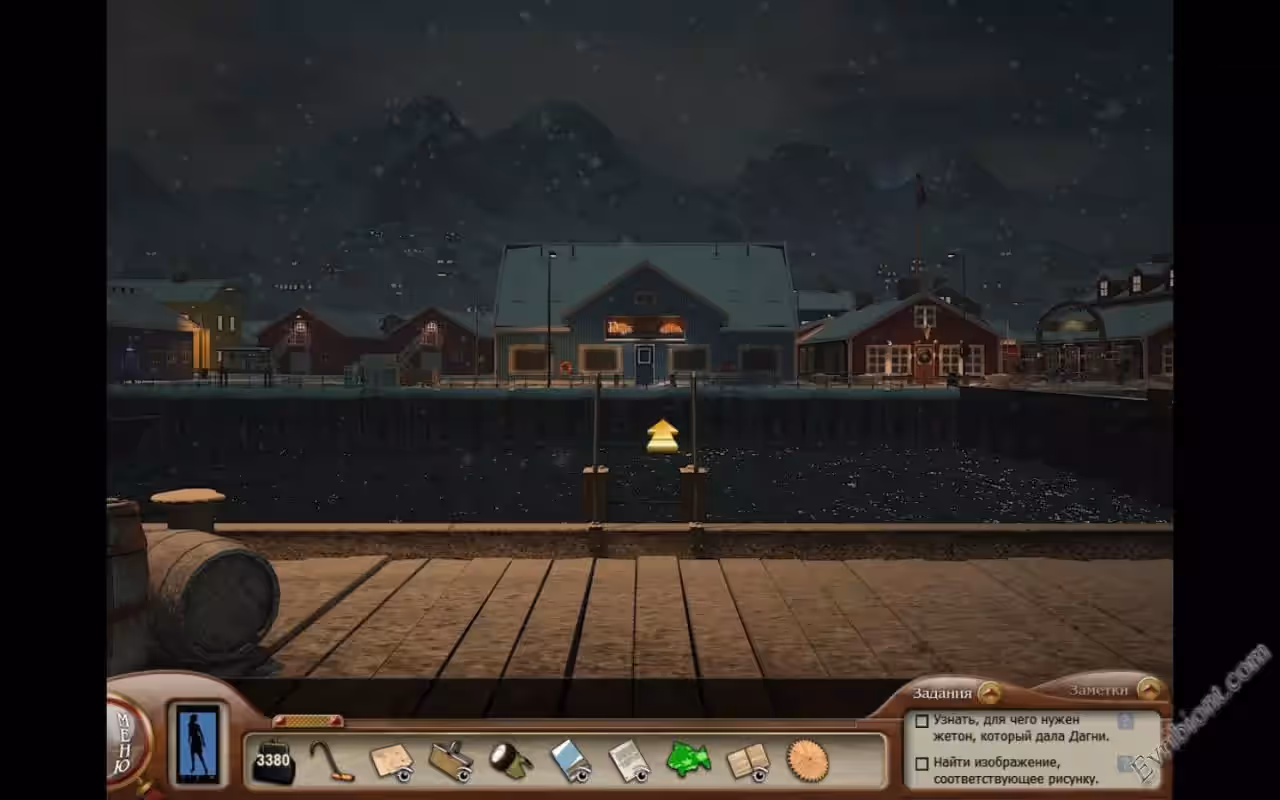Choose the flashlight in the inventory
The height and width of the screenshot is (800, 1280).
coord(510,761)
